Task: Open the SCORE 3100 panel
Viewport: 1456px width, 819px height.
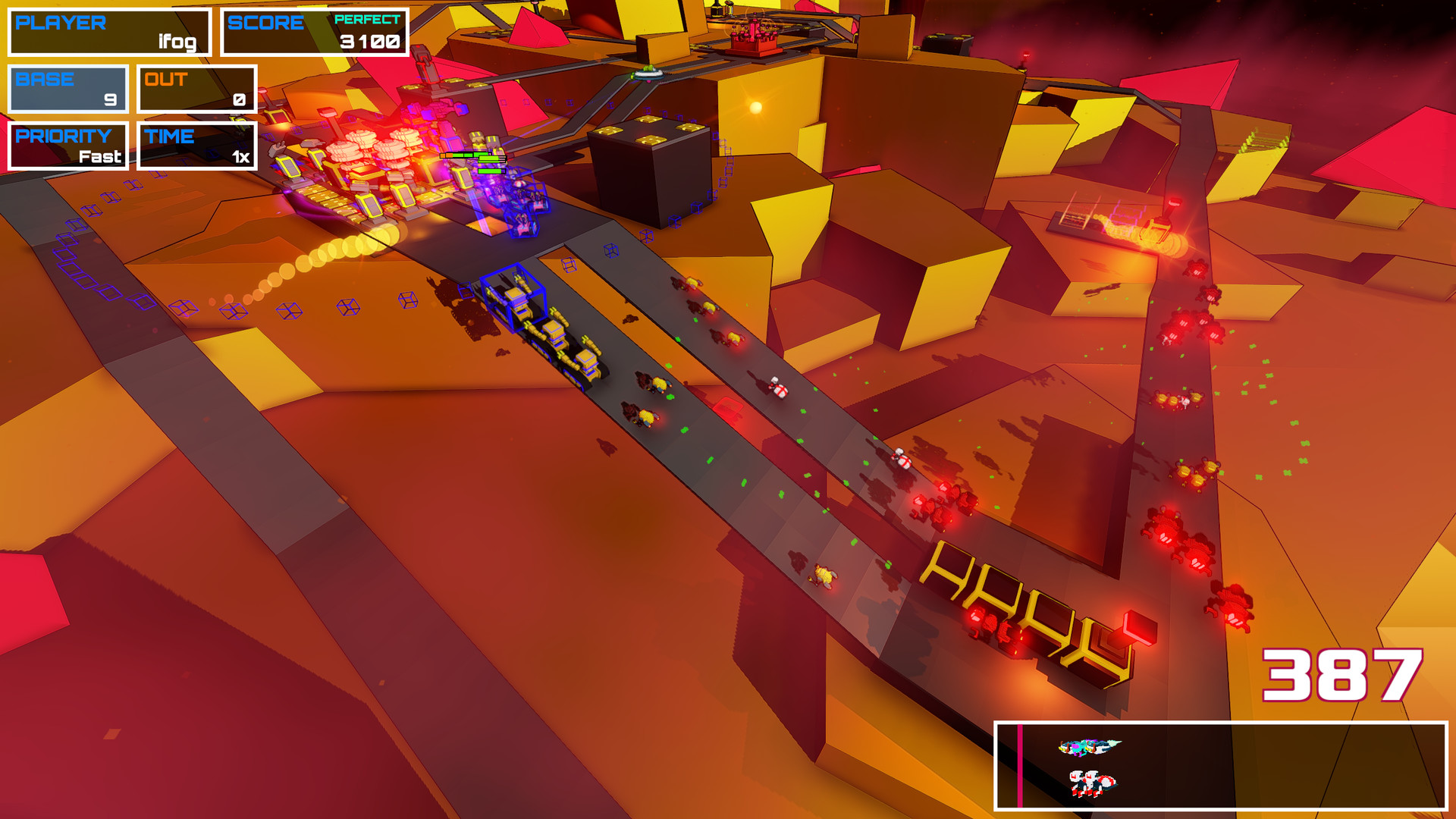Action: pos(313,31)
